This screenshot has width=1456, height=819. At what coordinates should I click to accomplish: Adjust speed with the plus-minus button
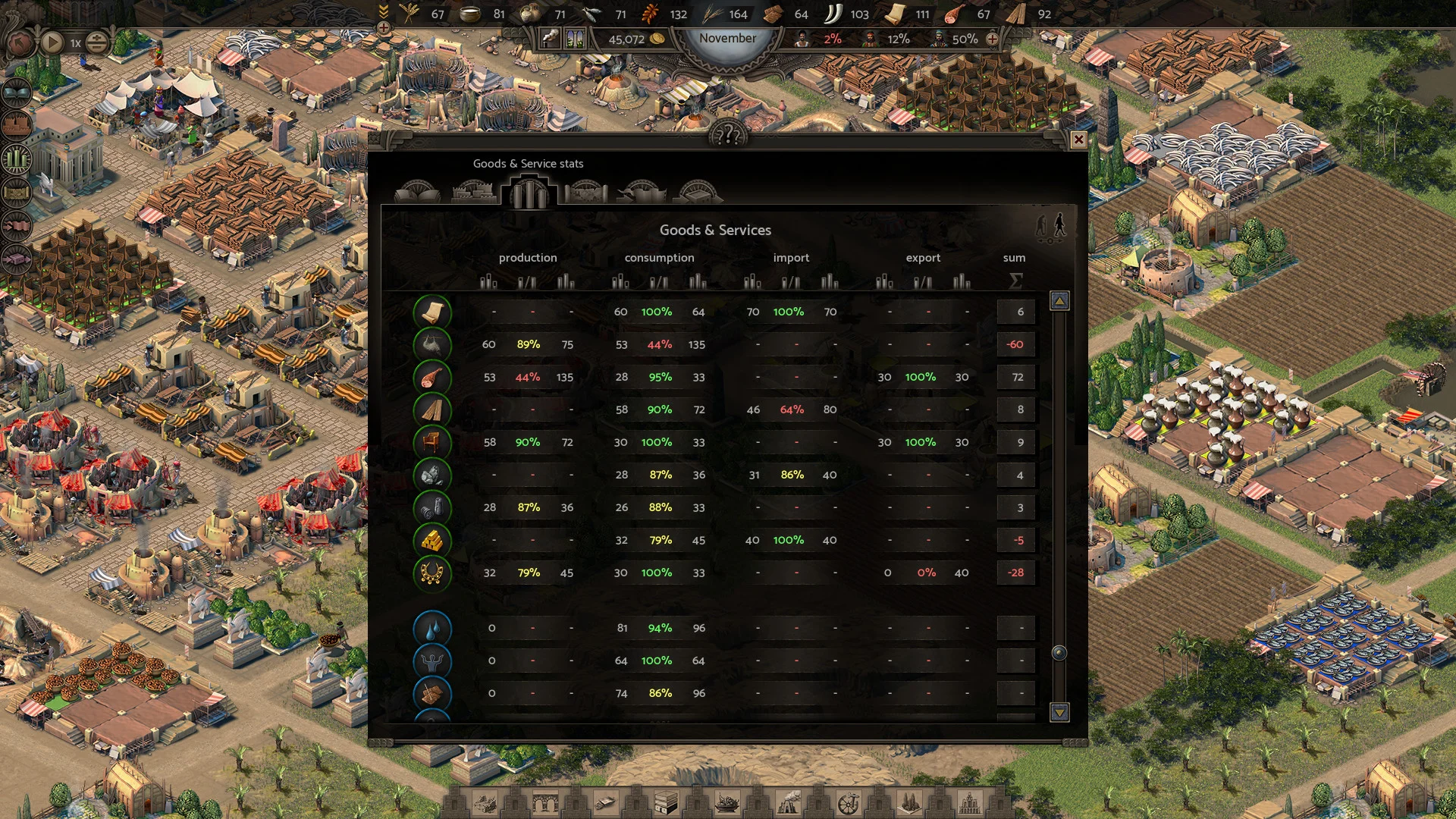pyautogui.click(x=96, y=42)
